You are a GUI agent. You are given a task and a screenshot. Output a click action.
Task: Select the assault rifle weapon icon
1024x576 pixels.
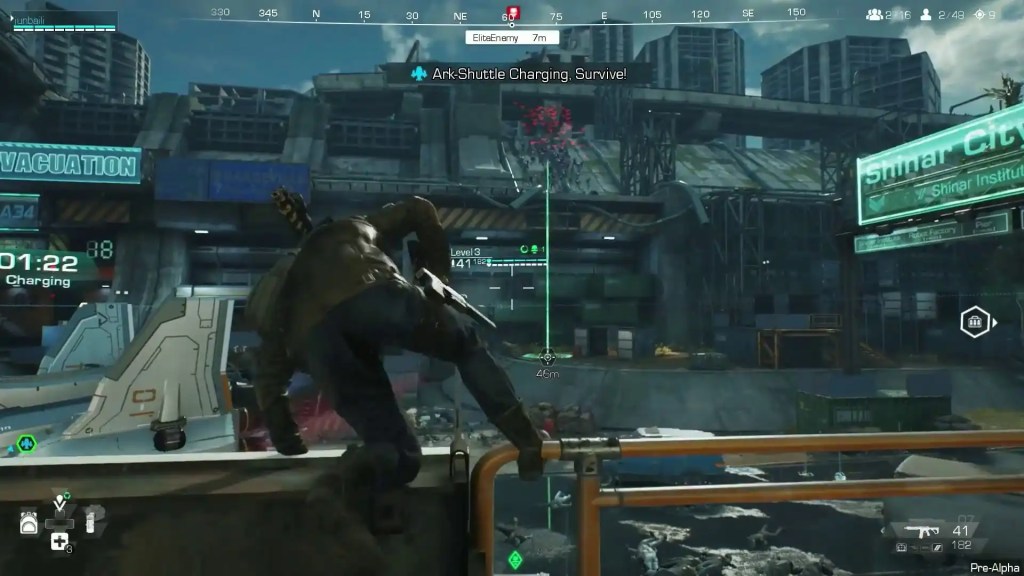click(x=916, y=531)
